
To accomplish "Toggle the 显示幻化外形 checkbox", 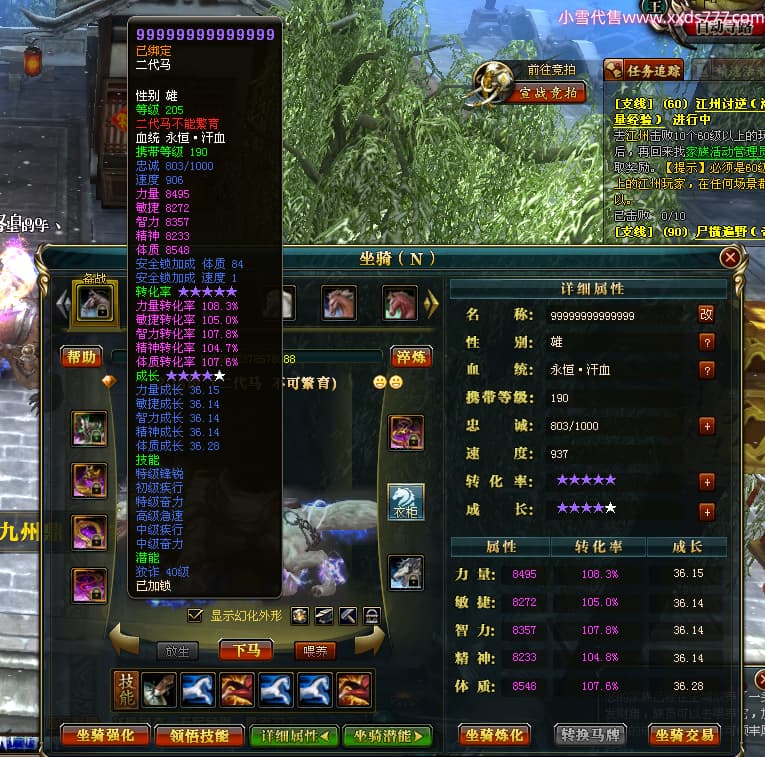I will pos(196,615).
